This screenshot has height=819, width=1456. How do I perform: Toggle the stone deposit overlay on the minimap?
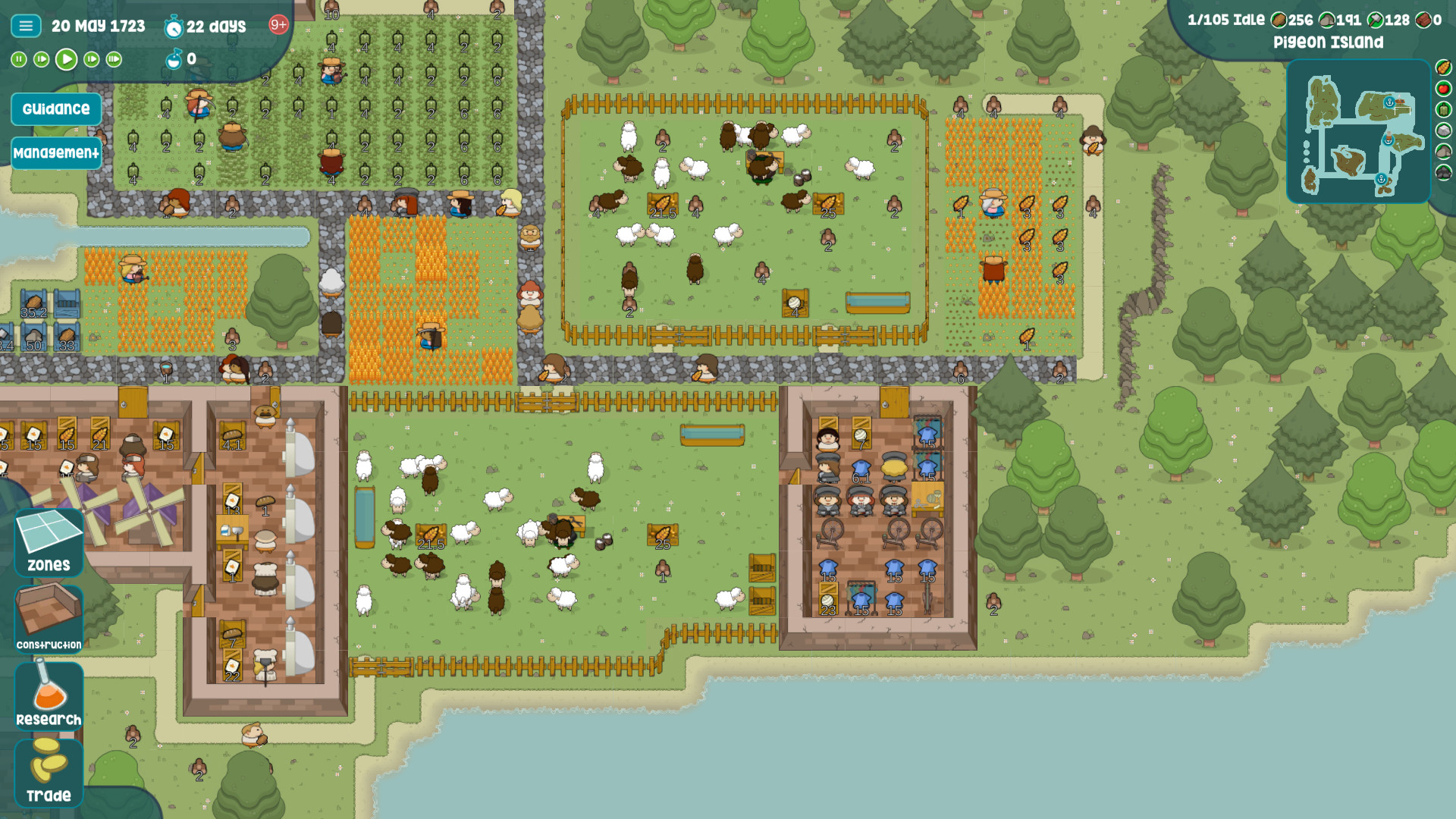(x=1442, y=130)
